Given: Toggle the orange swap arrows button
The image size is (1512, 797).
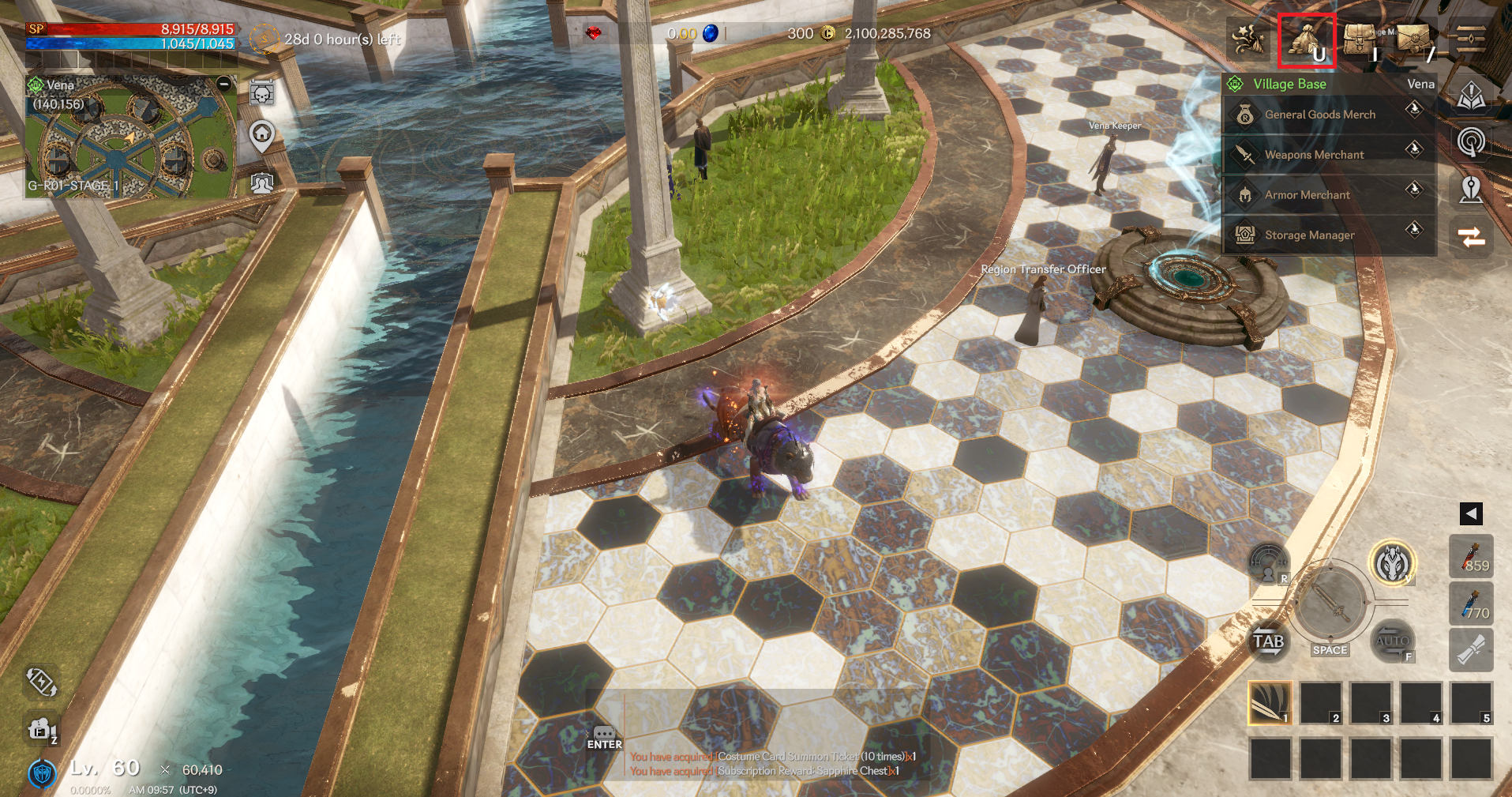Looking at the screenshot, I should pyautogui.click(x=1472, y=237).
